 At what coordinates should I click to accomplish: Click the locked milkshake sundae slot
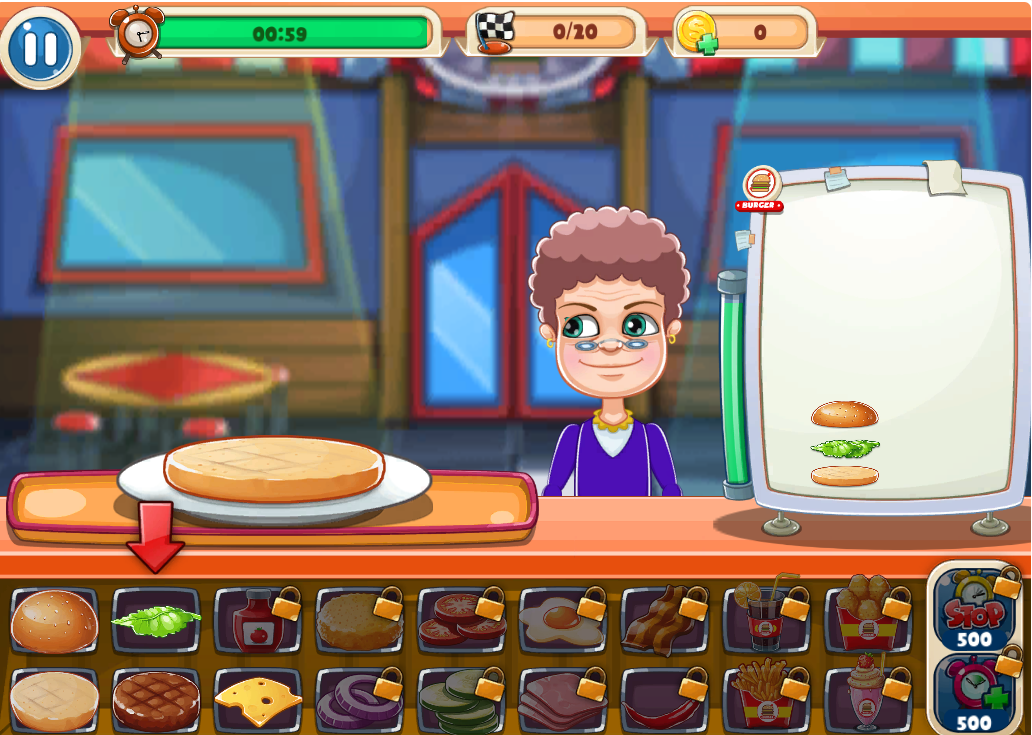[867, 700]
